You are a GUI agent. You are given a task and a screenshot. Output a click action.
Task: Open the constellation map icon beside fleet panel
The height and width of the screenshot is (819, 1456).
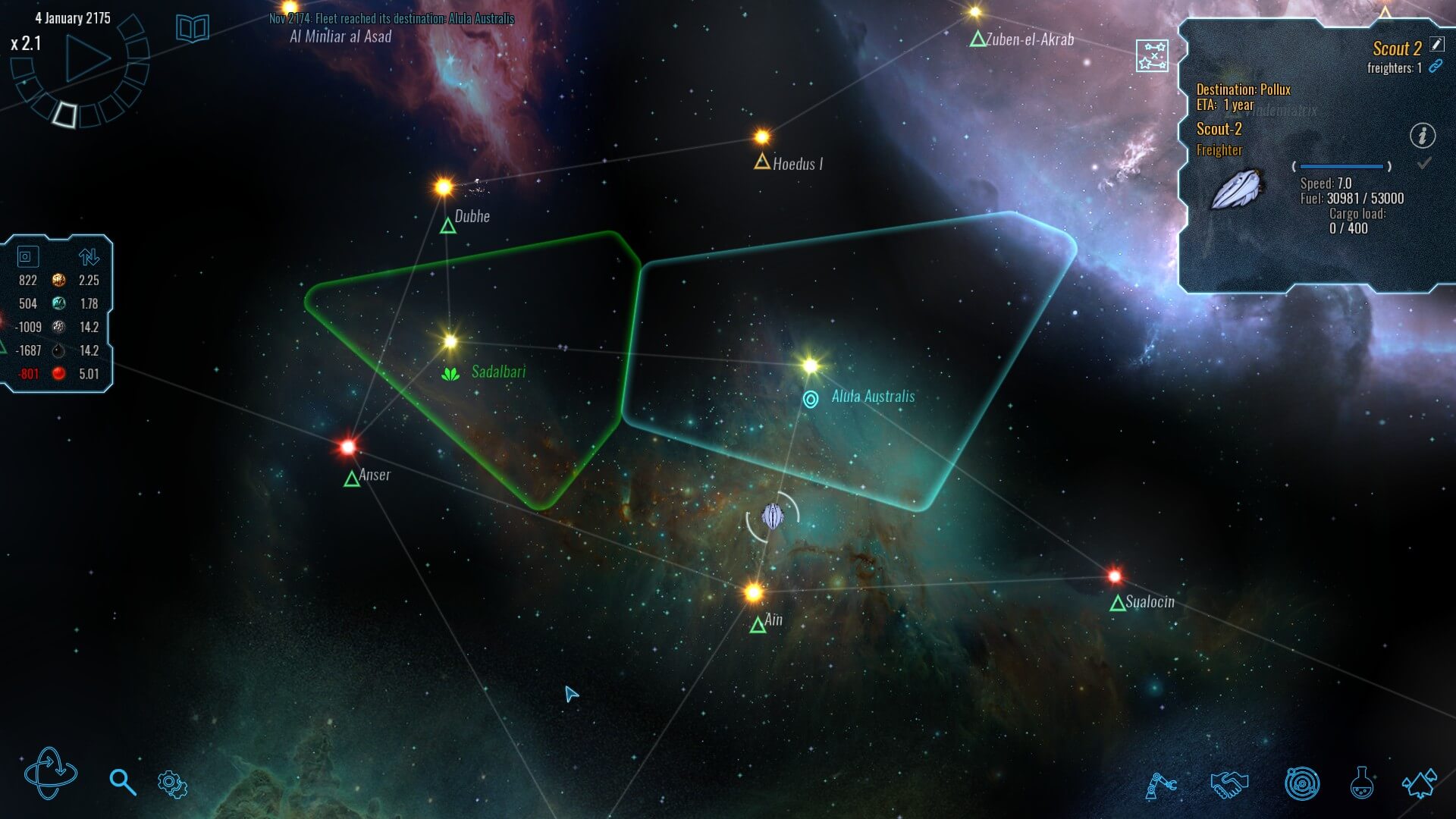coord(1152,56)
